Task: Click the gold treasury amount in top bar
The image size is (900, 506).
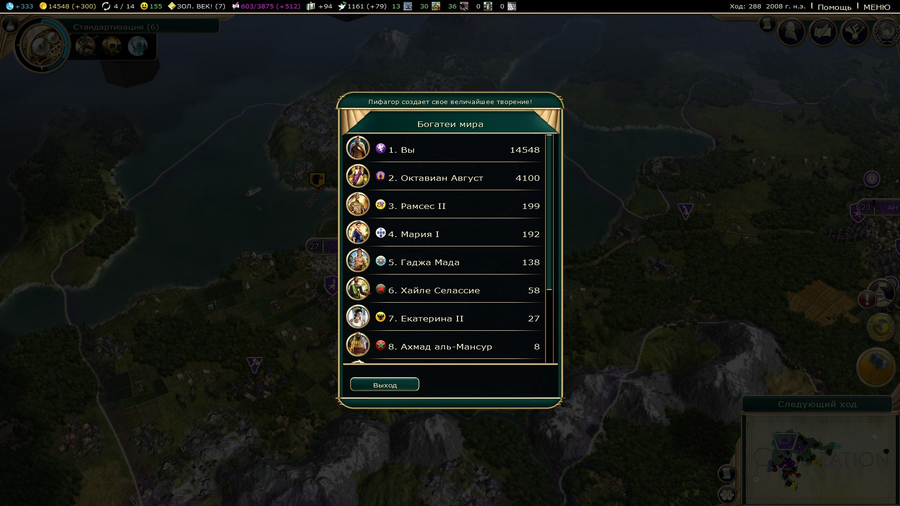Action: [x=67, y=7]
